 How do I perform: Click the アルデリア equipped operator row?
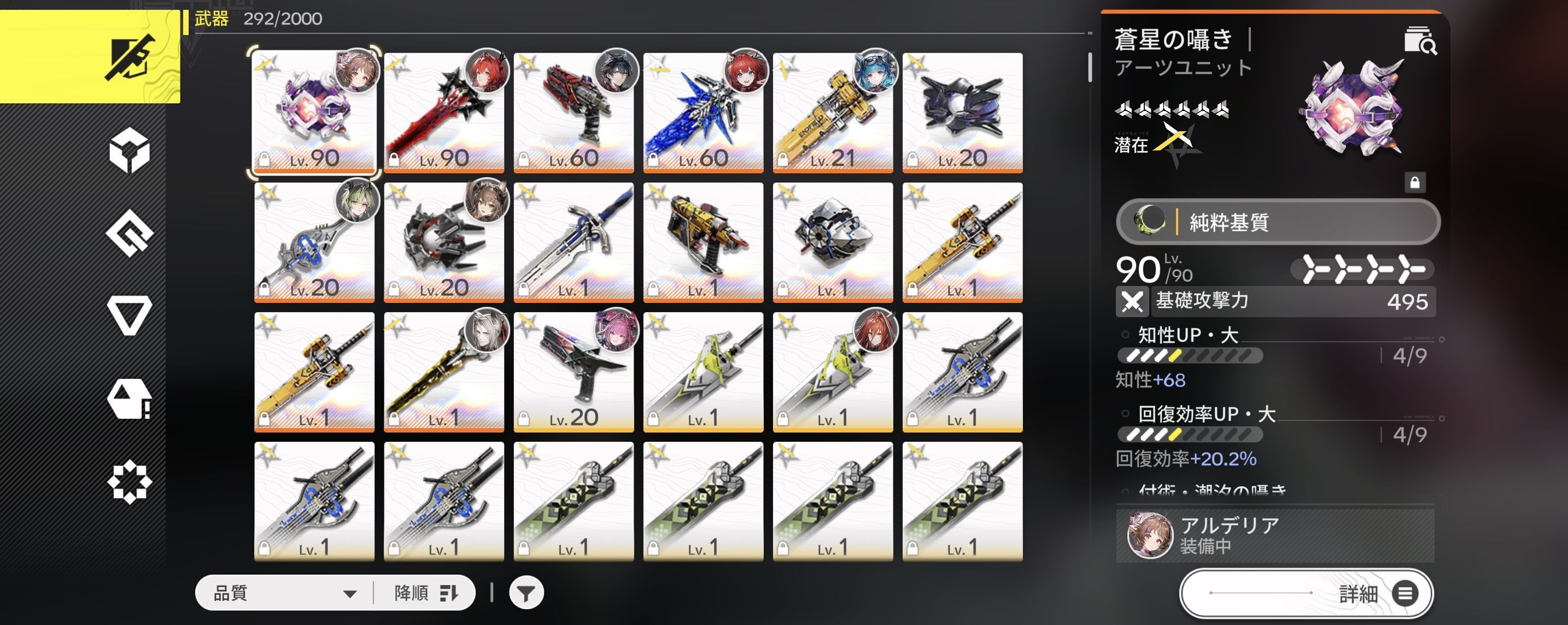coord(1274,535)
